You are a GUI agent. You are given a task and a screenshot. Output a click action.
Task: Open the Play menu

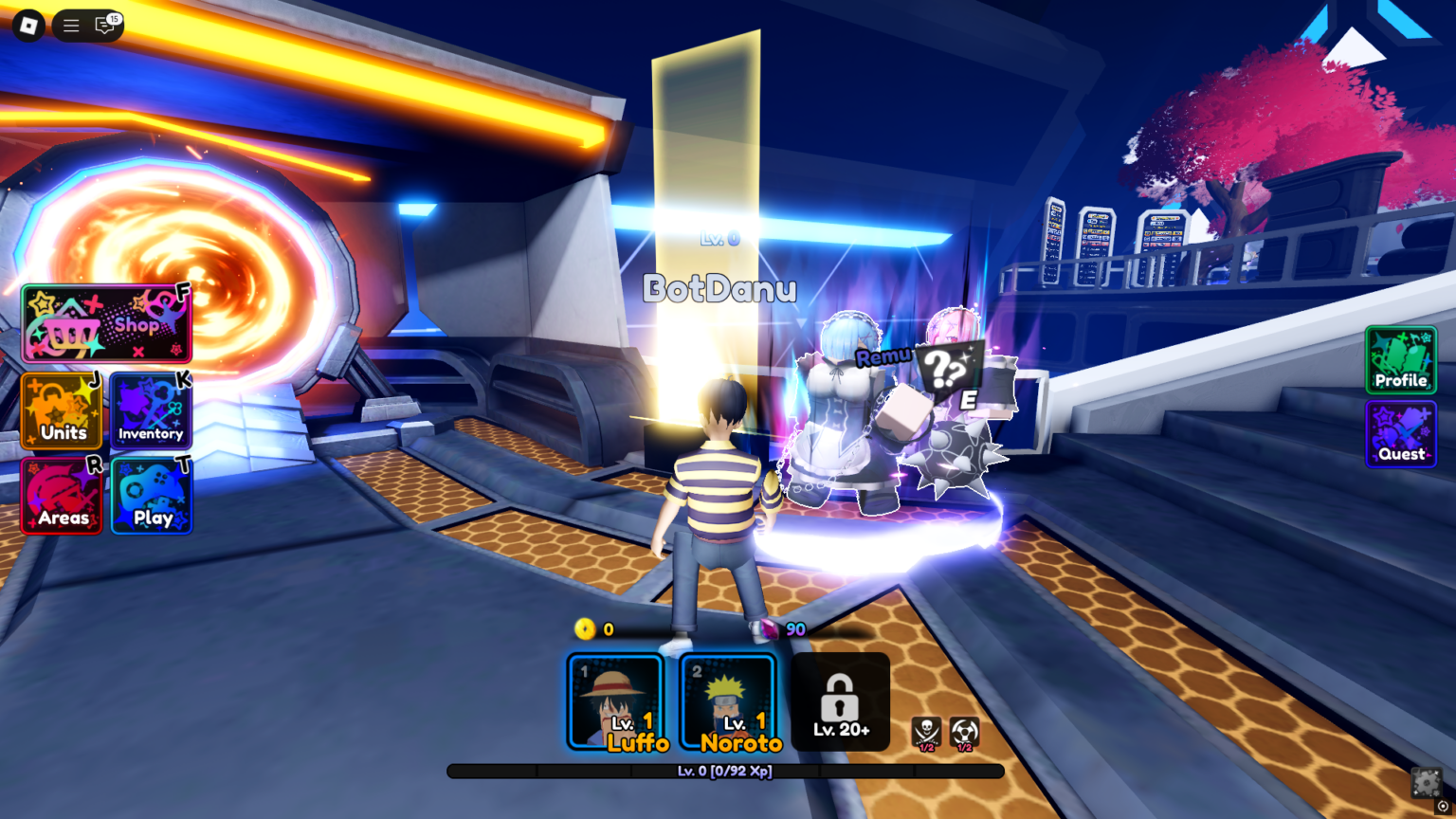pyautogui.click(x=150, y=496)
